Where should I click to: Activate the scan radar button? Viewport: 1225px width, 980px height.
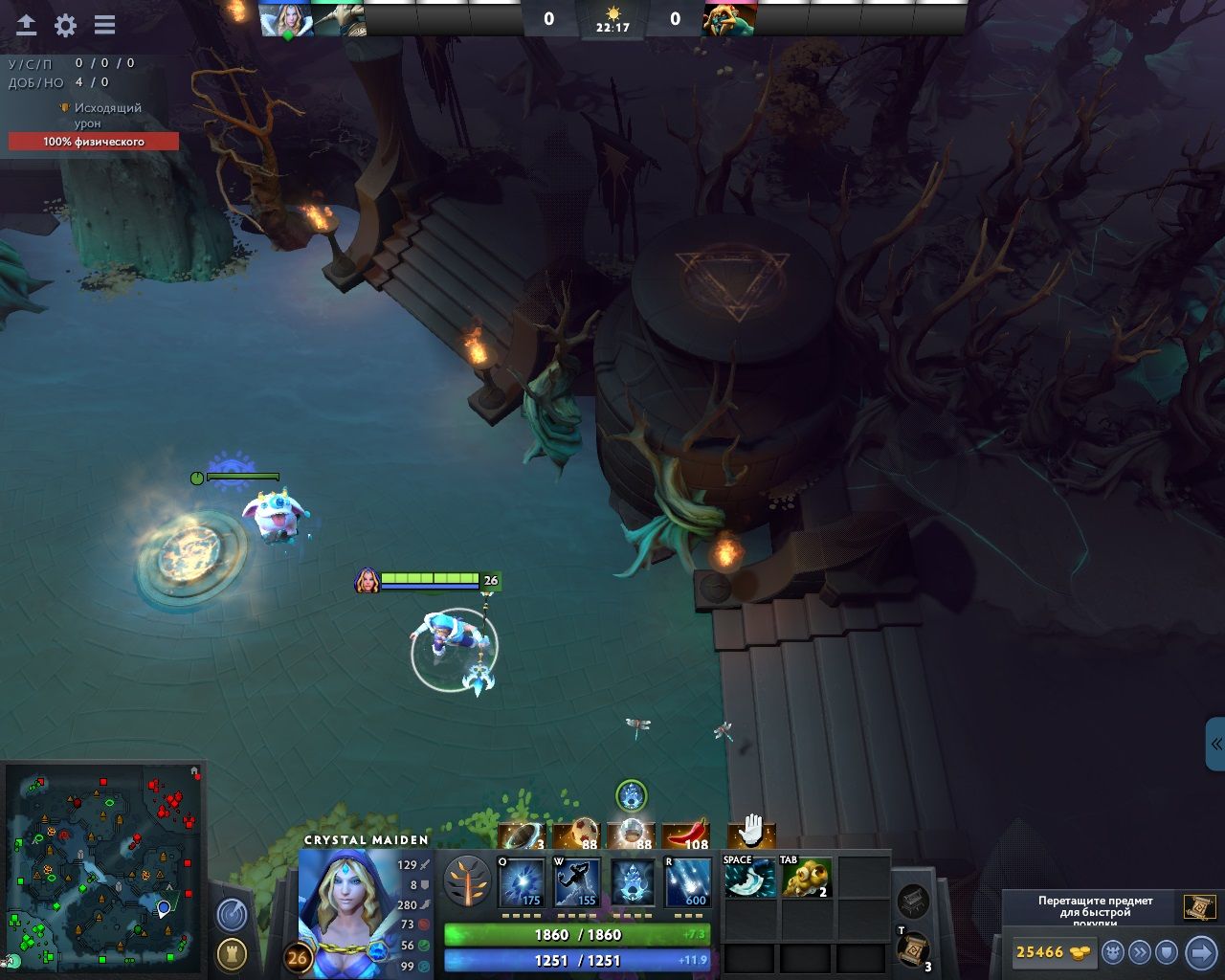coord(231,915)
